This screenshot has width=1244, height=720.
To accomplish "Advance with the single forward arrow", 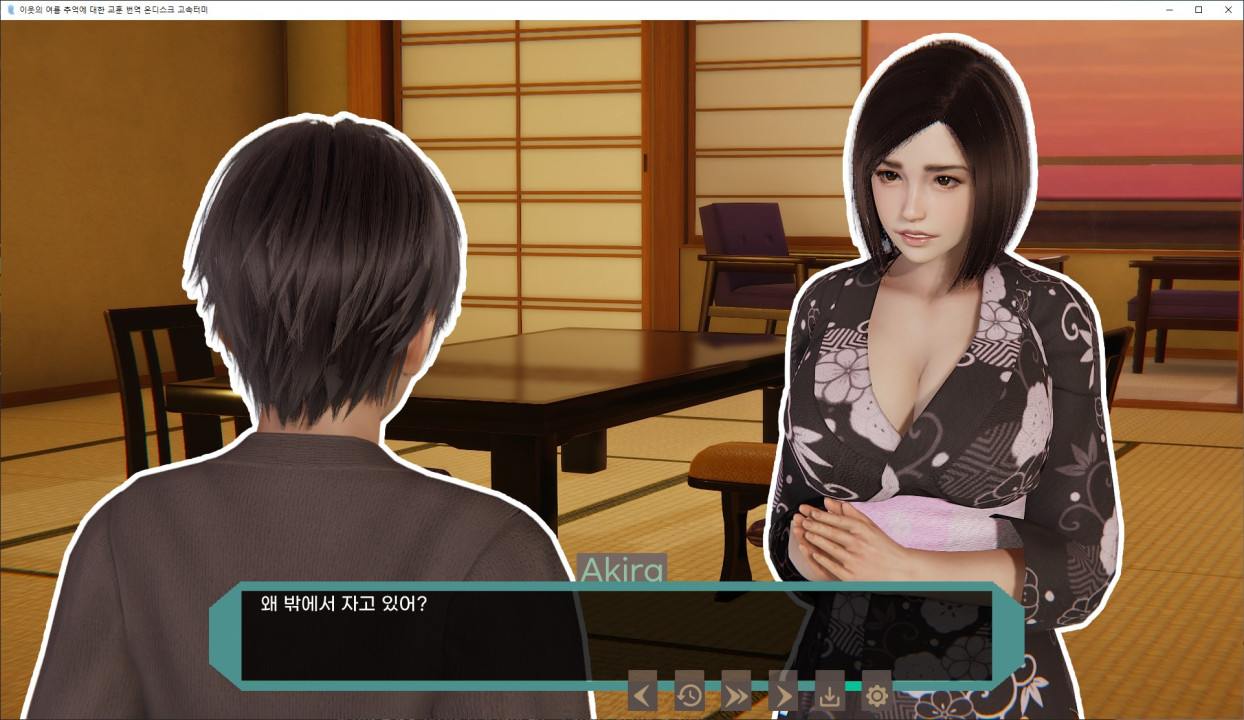I will pyautogui.click(x=782, y=693).
